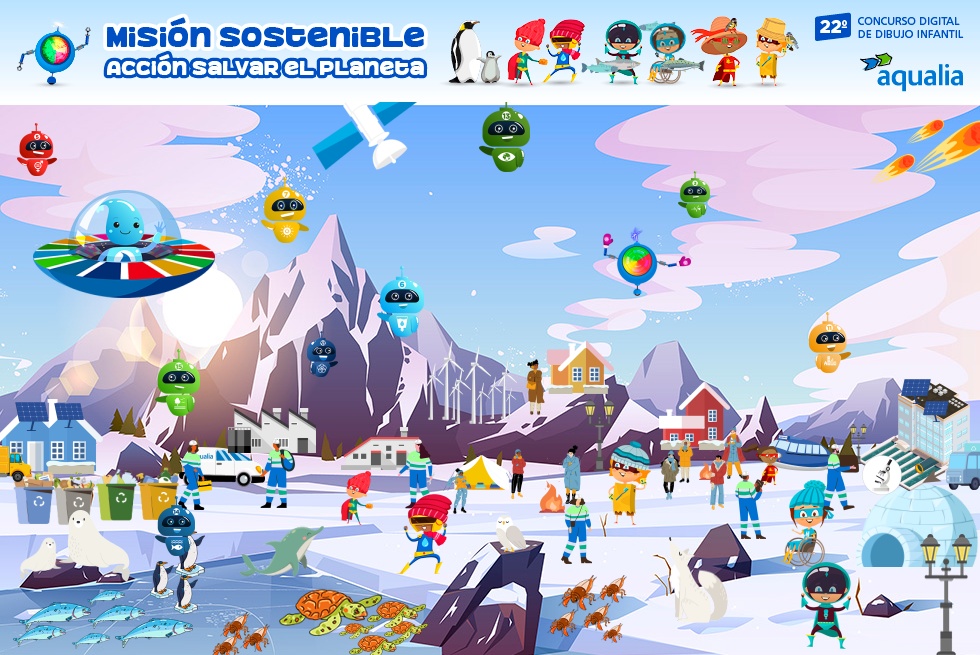Select the large green number 13 robot

(505, 137)
